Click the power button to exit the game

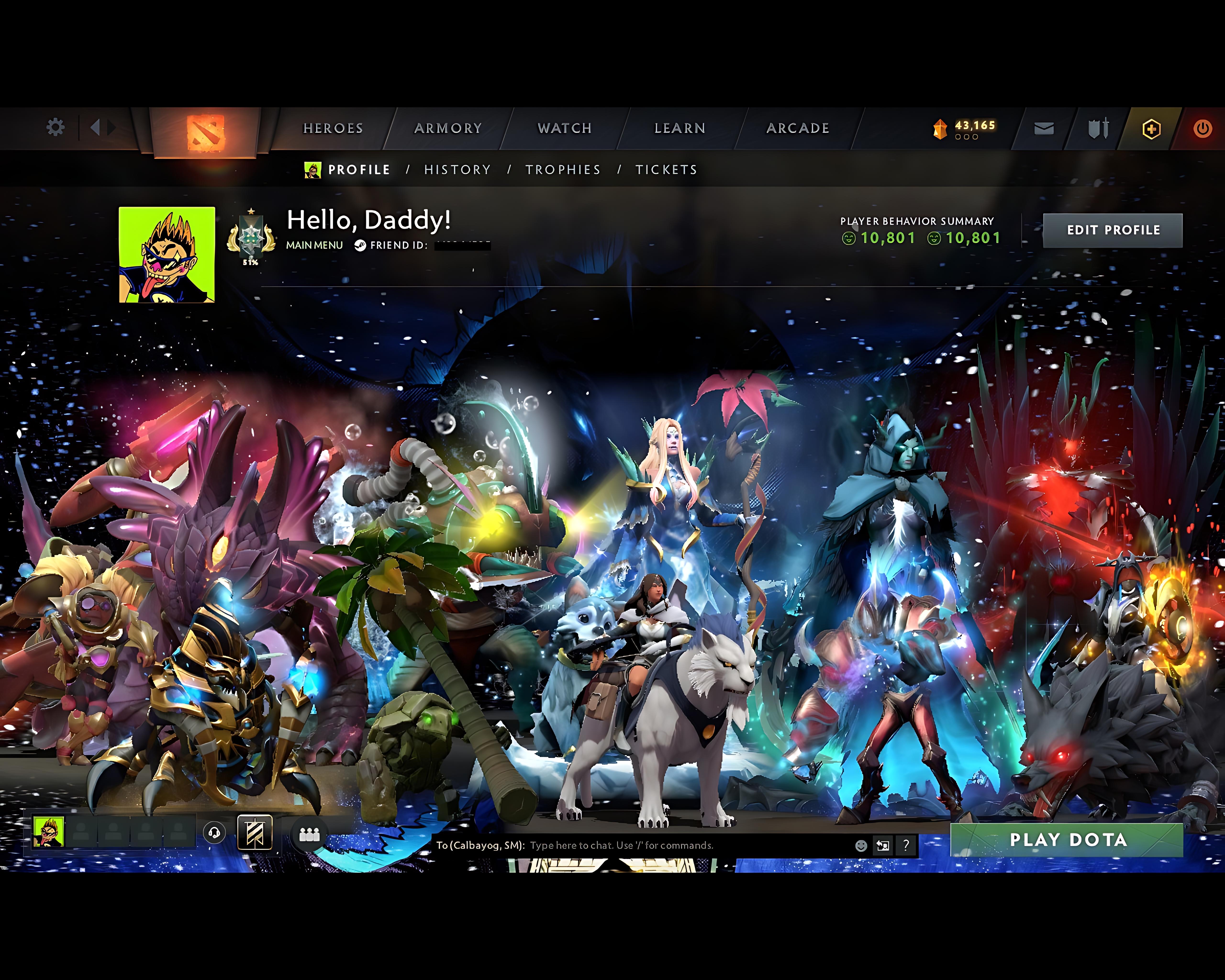click(x=1203, y=128)
